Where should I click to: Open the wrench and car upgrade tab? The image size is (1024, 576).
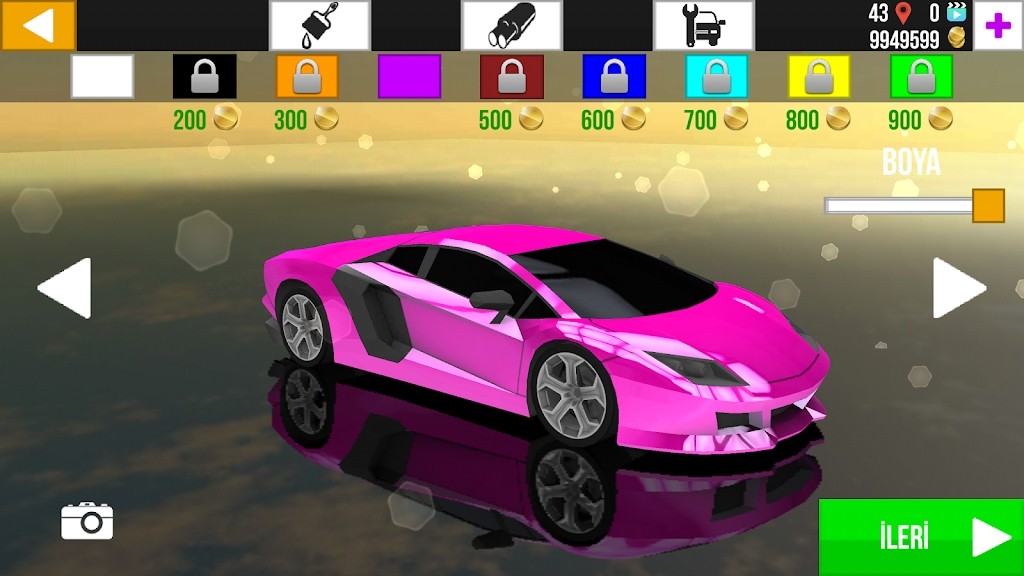[703, 25]
